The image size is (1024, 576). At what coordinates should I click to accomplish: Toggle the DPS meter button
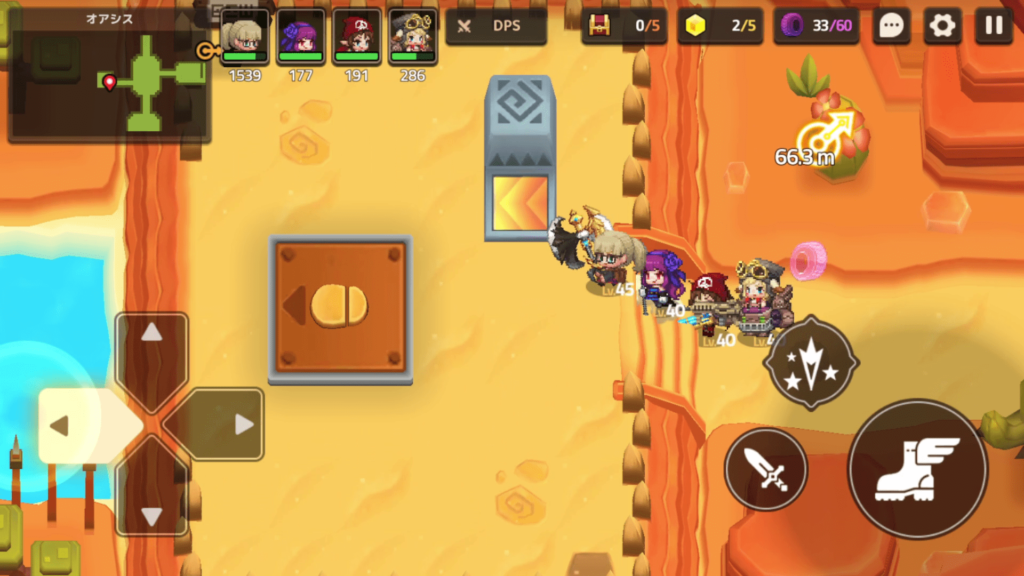(x=496, y=26)
